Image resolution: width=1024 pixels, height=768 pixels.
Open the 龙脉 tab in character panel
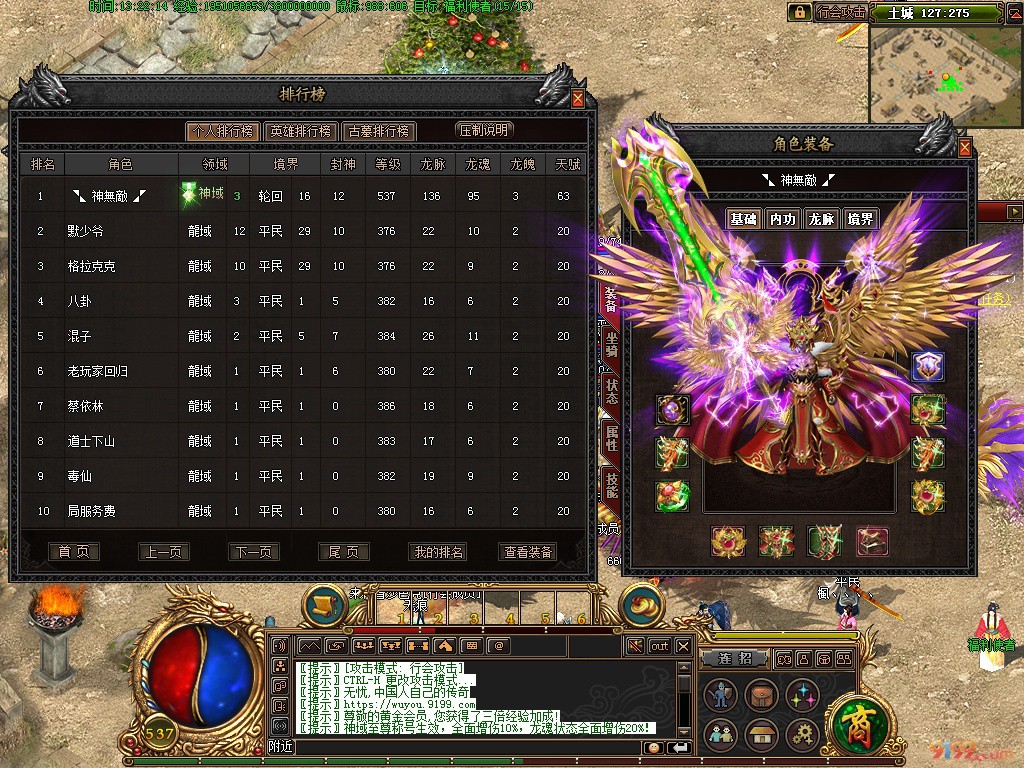point(821,219)
